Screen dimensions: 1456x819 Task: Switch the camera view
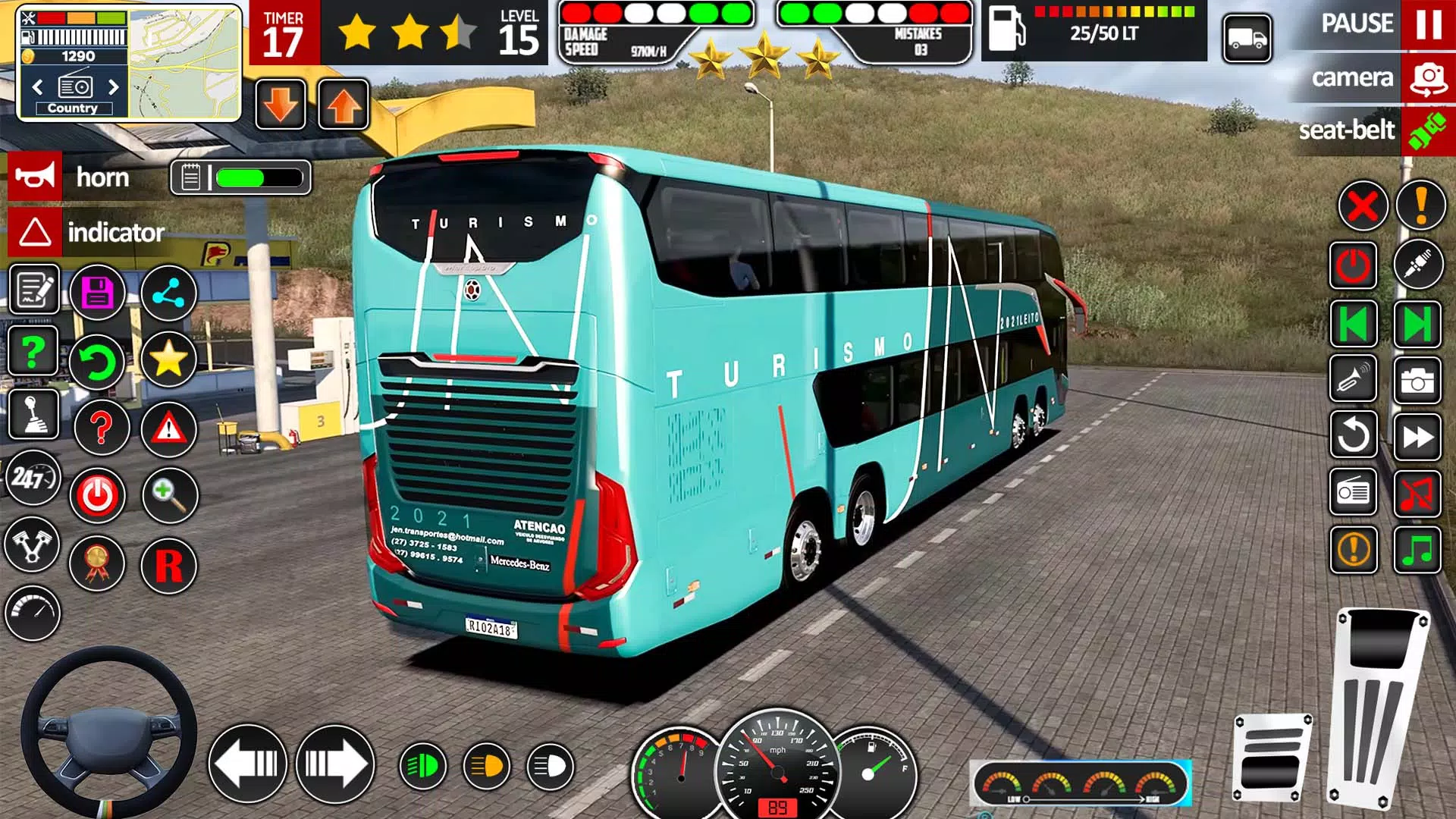(x=1428, y=78)
